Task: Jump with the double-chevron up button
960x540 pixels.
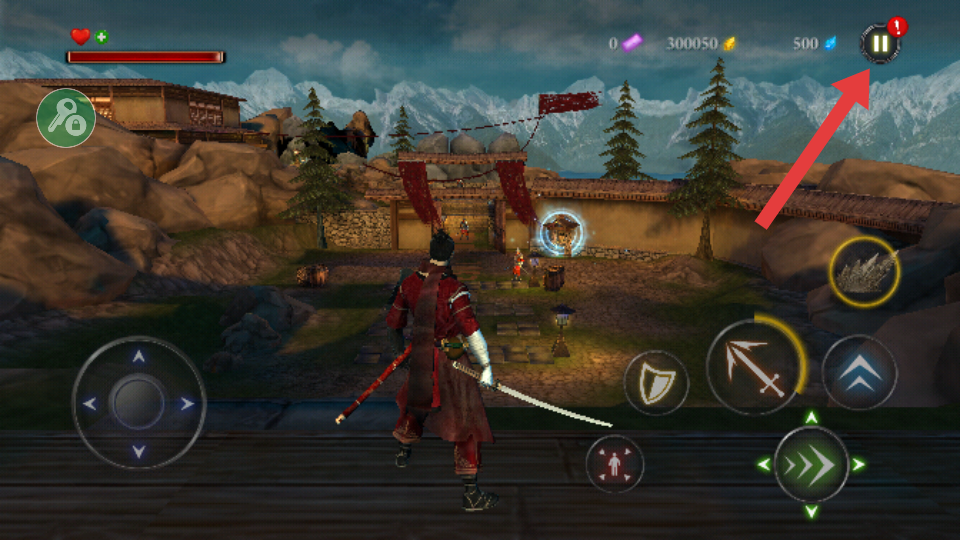Action: click(859, 372)
